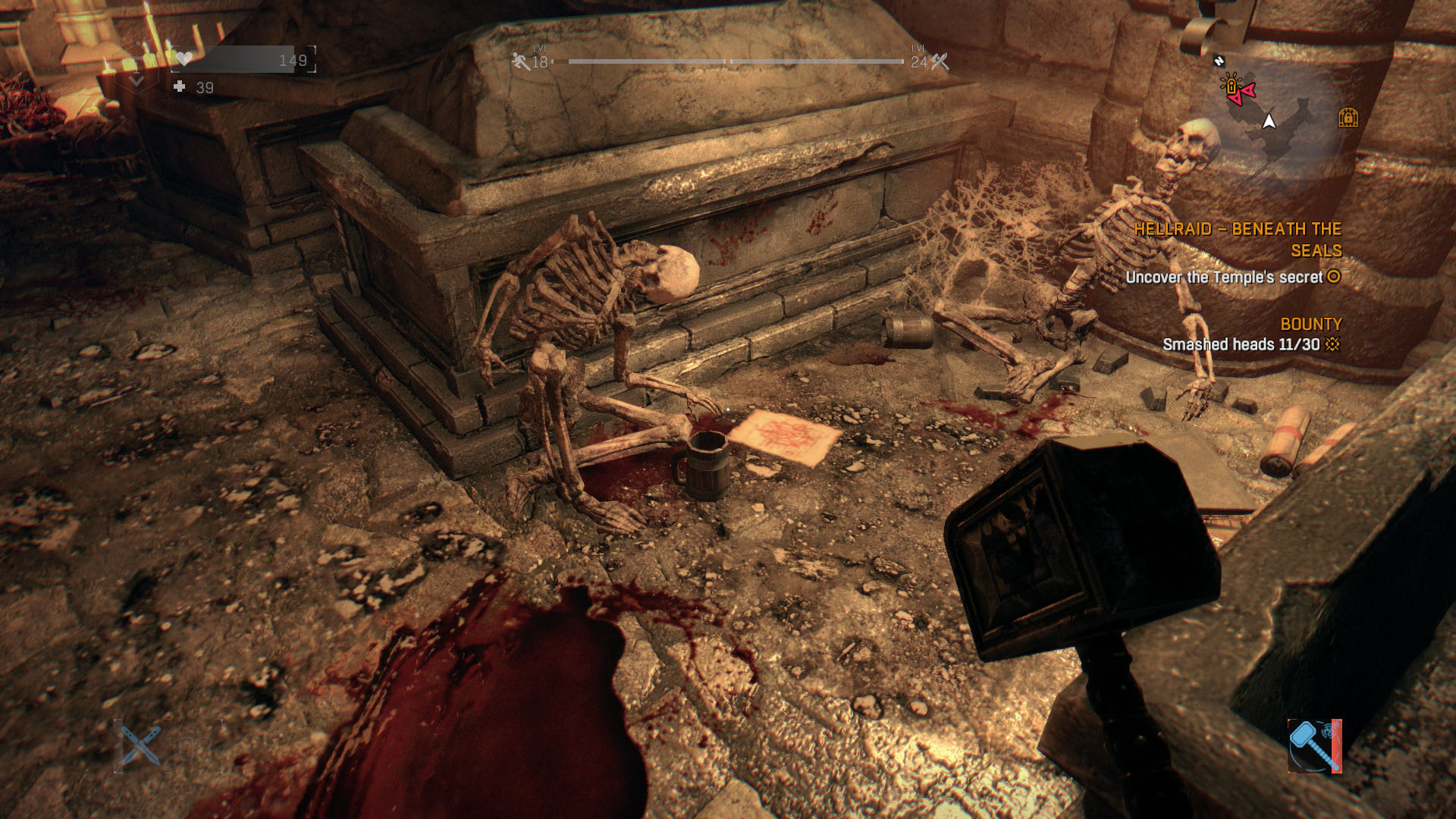The height and width of the screenshot is (819, 1456).
Task: Select the medkit plus icon
Action: pos(180,87)
